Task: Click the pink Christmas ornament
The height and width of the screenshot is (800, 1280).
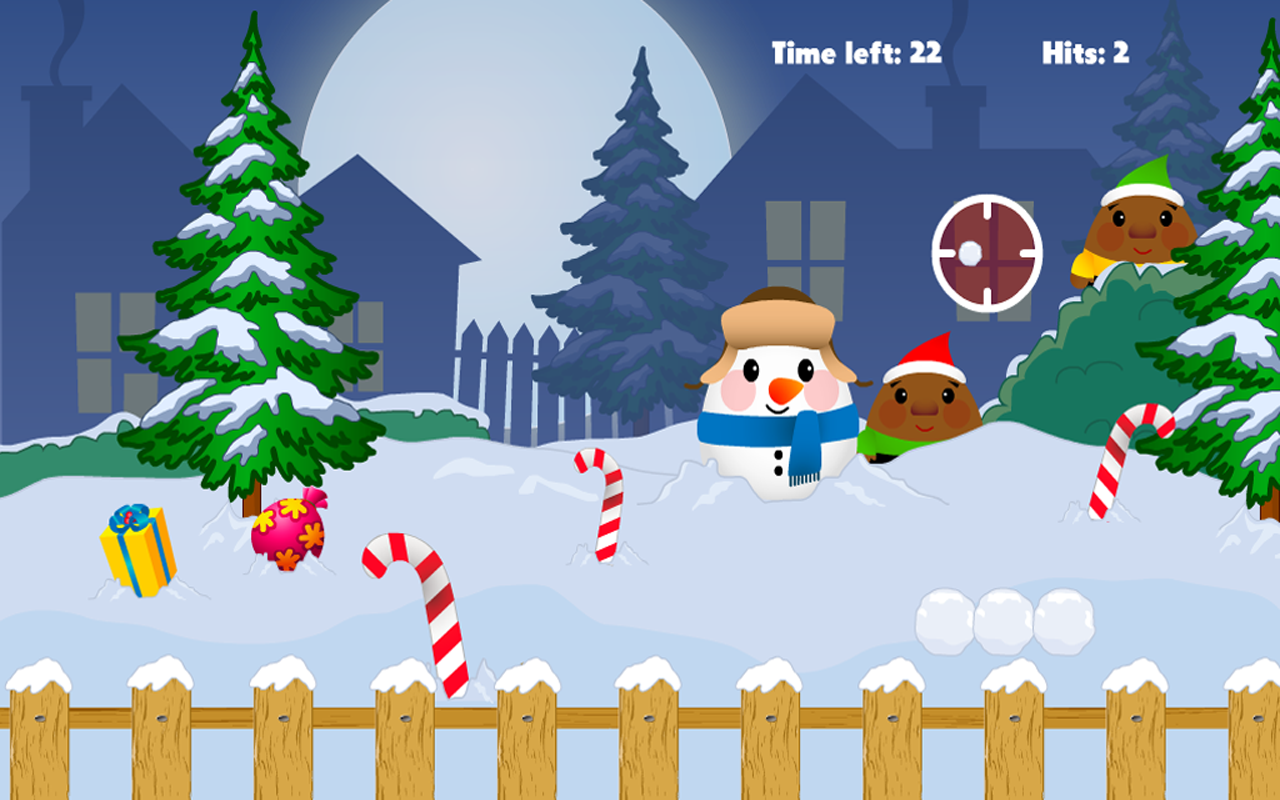Action: [288, 535]
